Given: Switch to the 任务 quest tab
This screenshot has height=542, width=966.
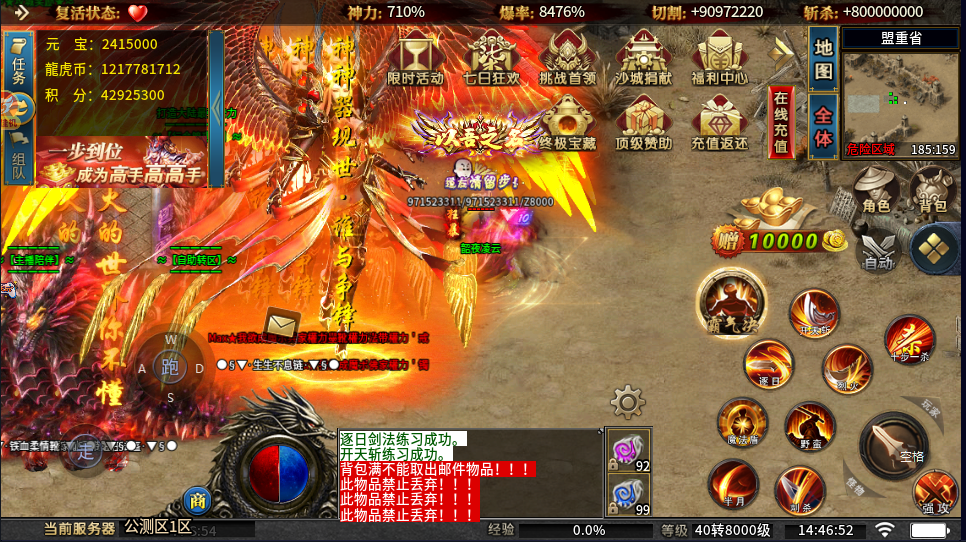Looking at the screenshot, I should (x=18, y=63).
